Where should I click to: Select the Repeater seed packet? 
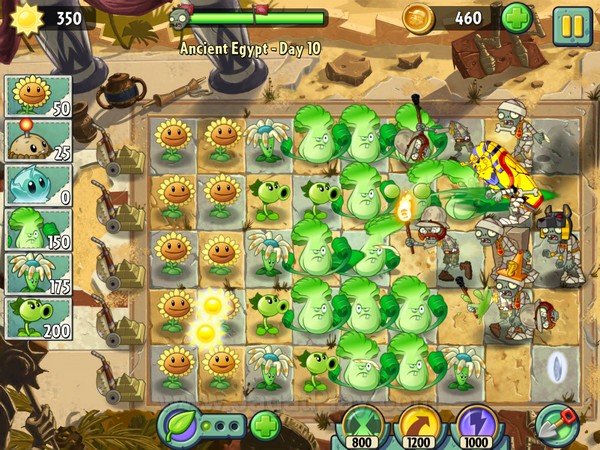click(x=38, y=318)
